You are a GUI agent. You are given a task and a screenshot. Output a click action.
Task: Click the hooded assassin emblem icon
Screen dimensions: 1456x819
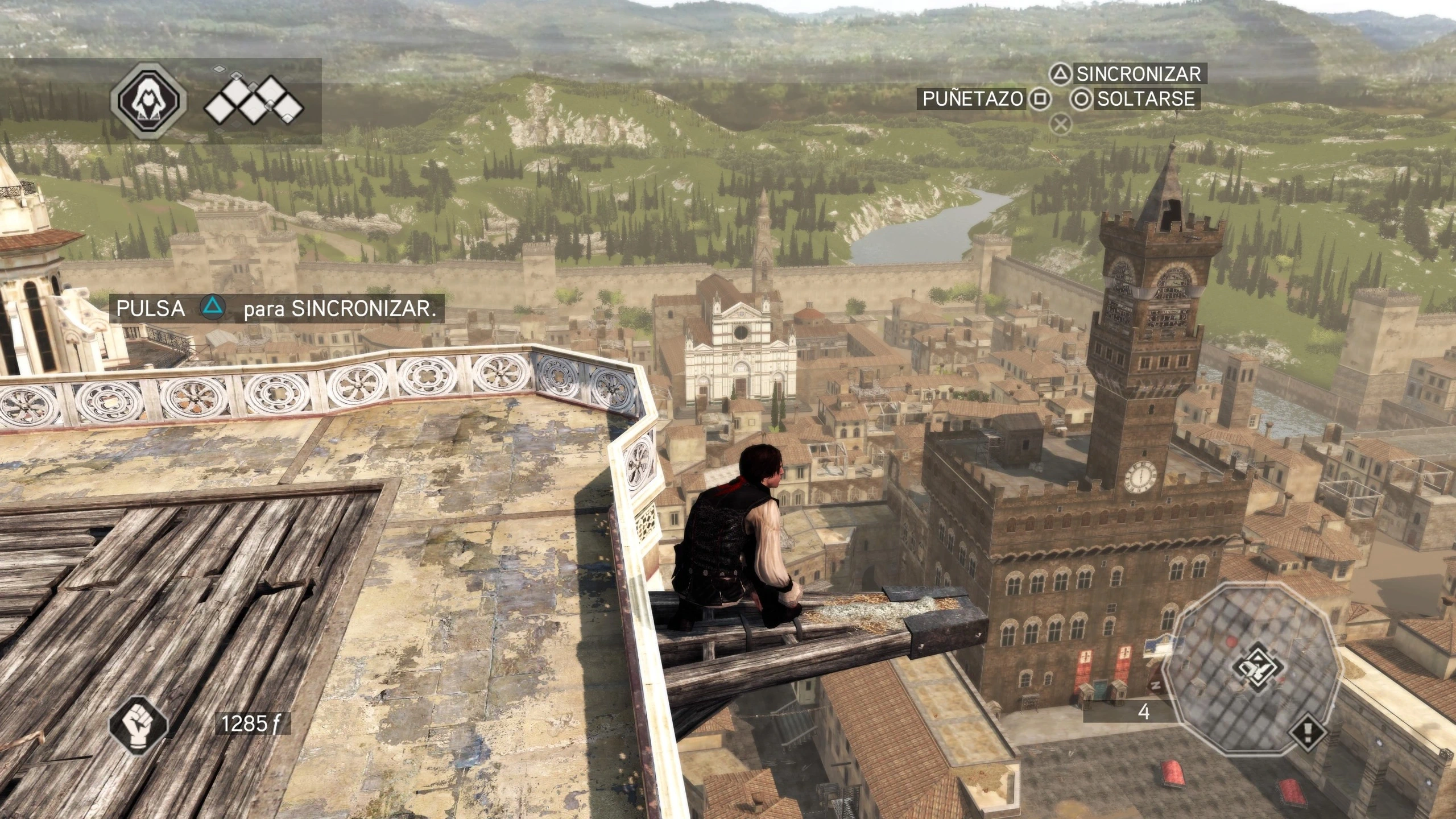coord(148,101)
